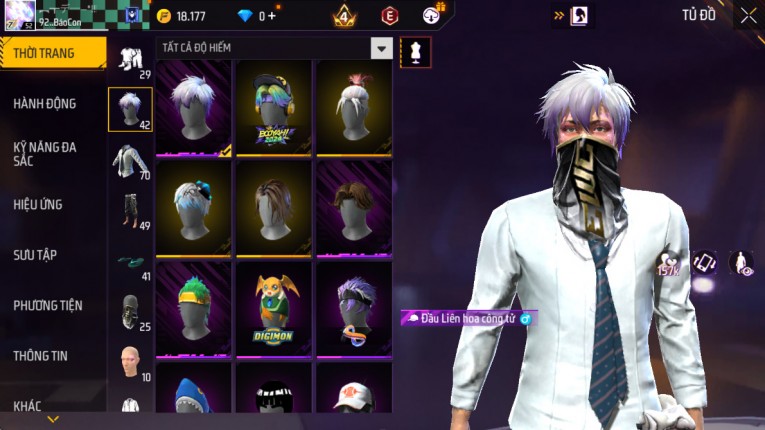Close the wardrobe screen with X
Image resolution: width=765 pixels, height=430 pixels.
pyautogui.click(x=748, y=15)
